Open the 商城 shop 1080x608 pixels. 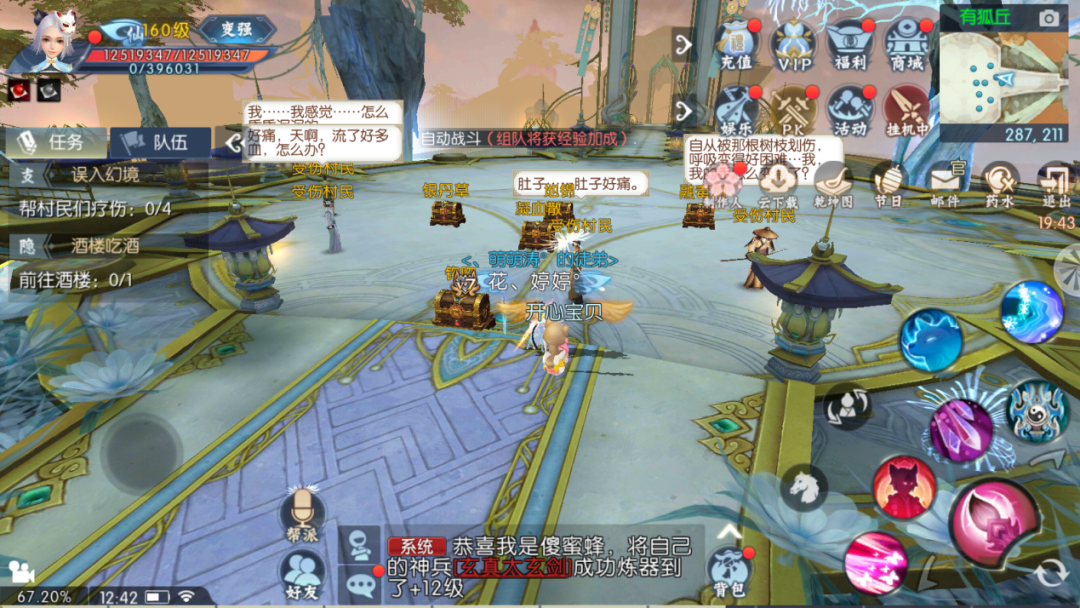pos(907,45)
